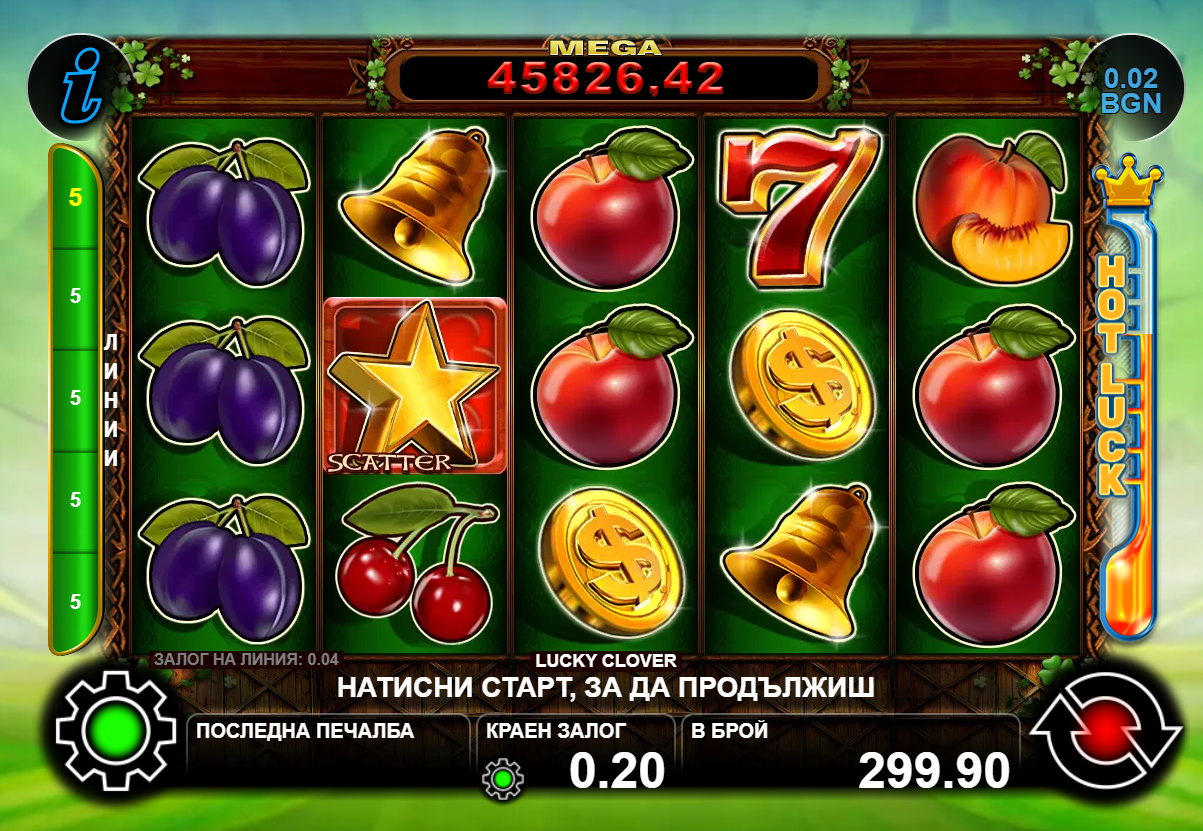The width and height of the screenshot is (1203, 831).
Task: Click the Hot Luck thermometer meter
Action: coord(1128,400)
